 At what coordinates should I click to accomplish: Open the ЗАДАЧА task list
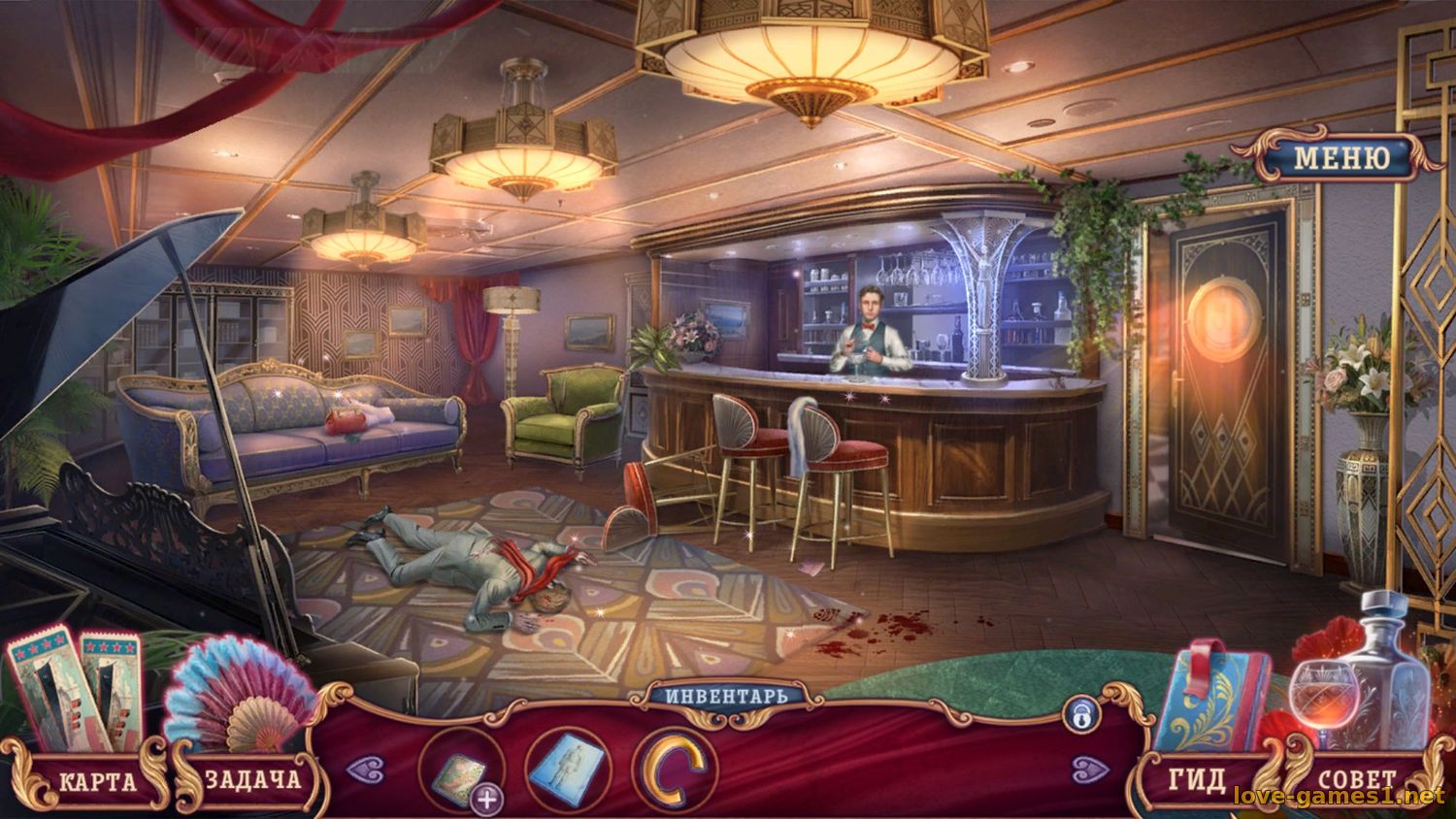(x=254, y=779)
